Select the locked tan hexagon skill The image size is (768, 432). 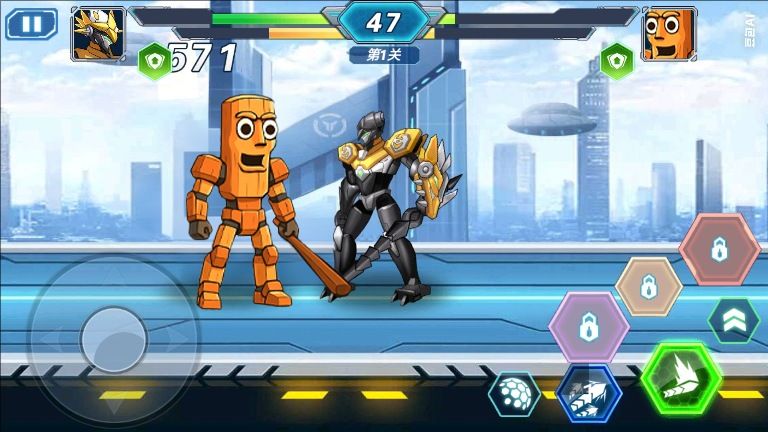click(x=648, y=286)
